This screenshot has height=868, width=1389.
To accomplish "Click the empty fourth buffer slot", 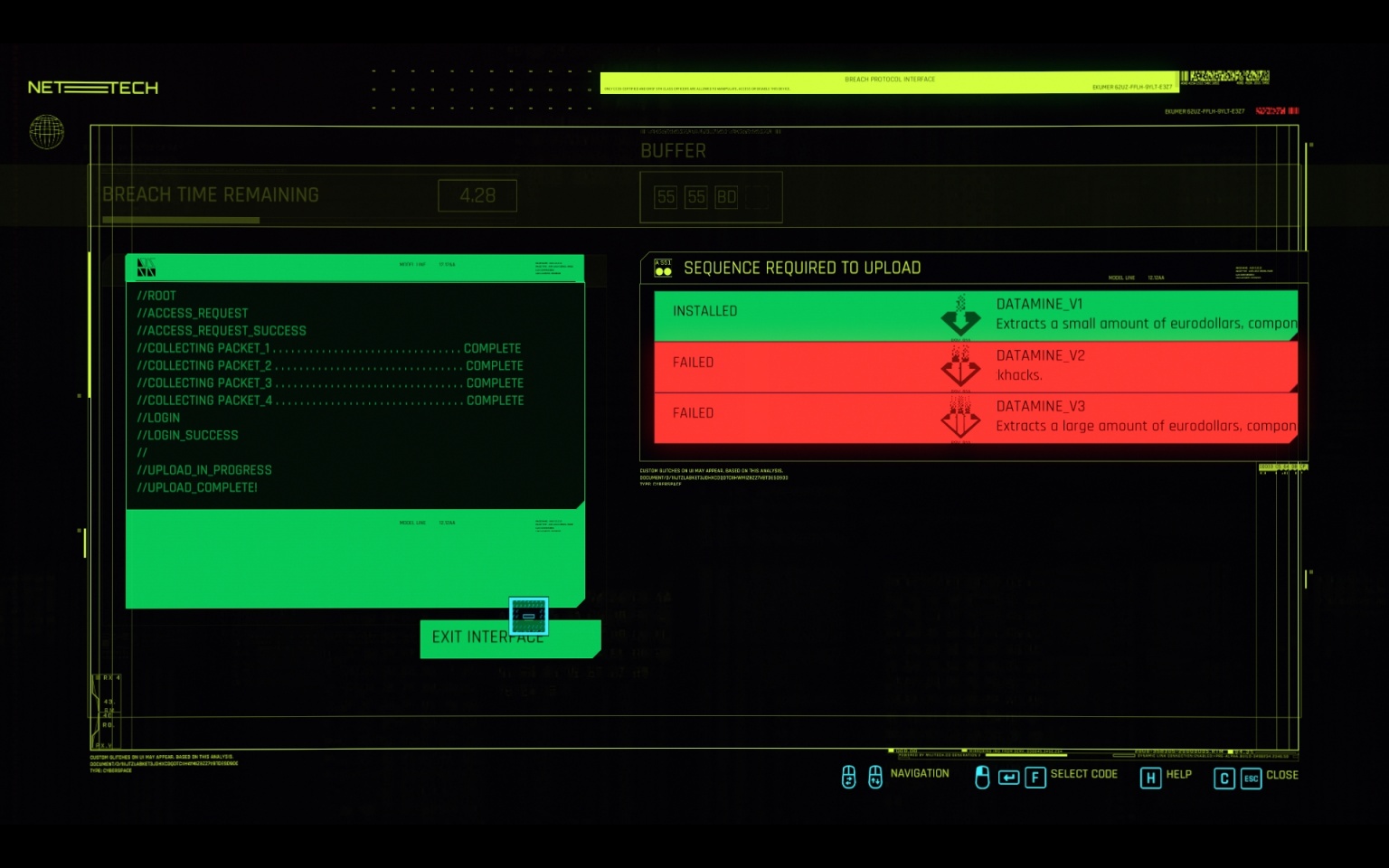I will (x=758, y=196).
